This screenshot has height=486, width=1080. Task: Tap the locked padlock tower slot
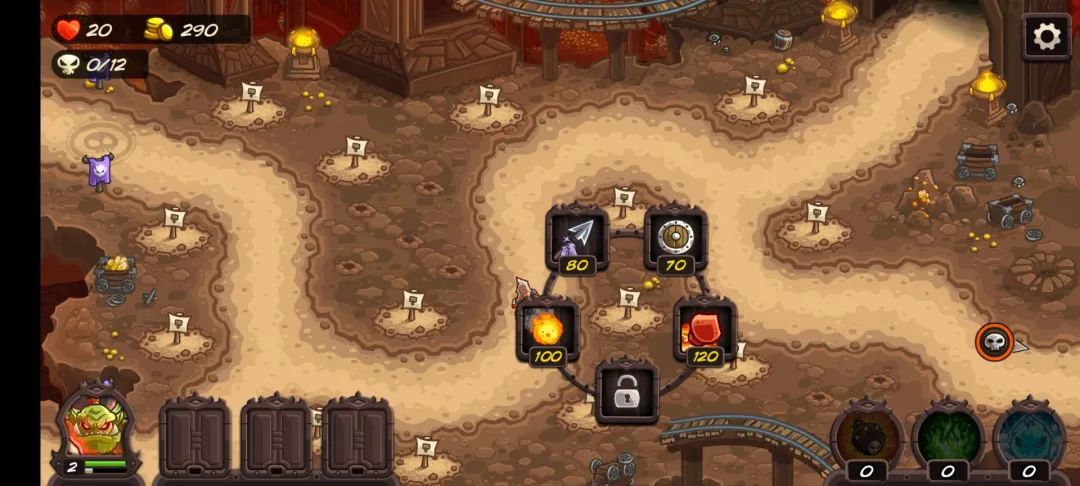[626, 393]
